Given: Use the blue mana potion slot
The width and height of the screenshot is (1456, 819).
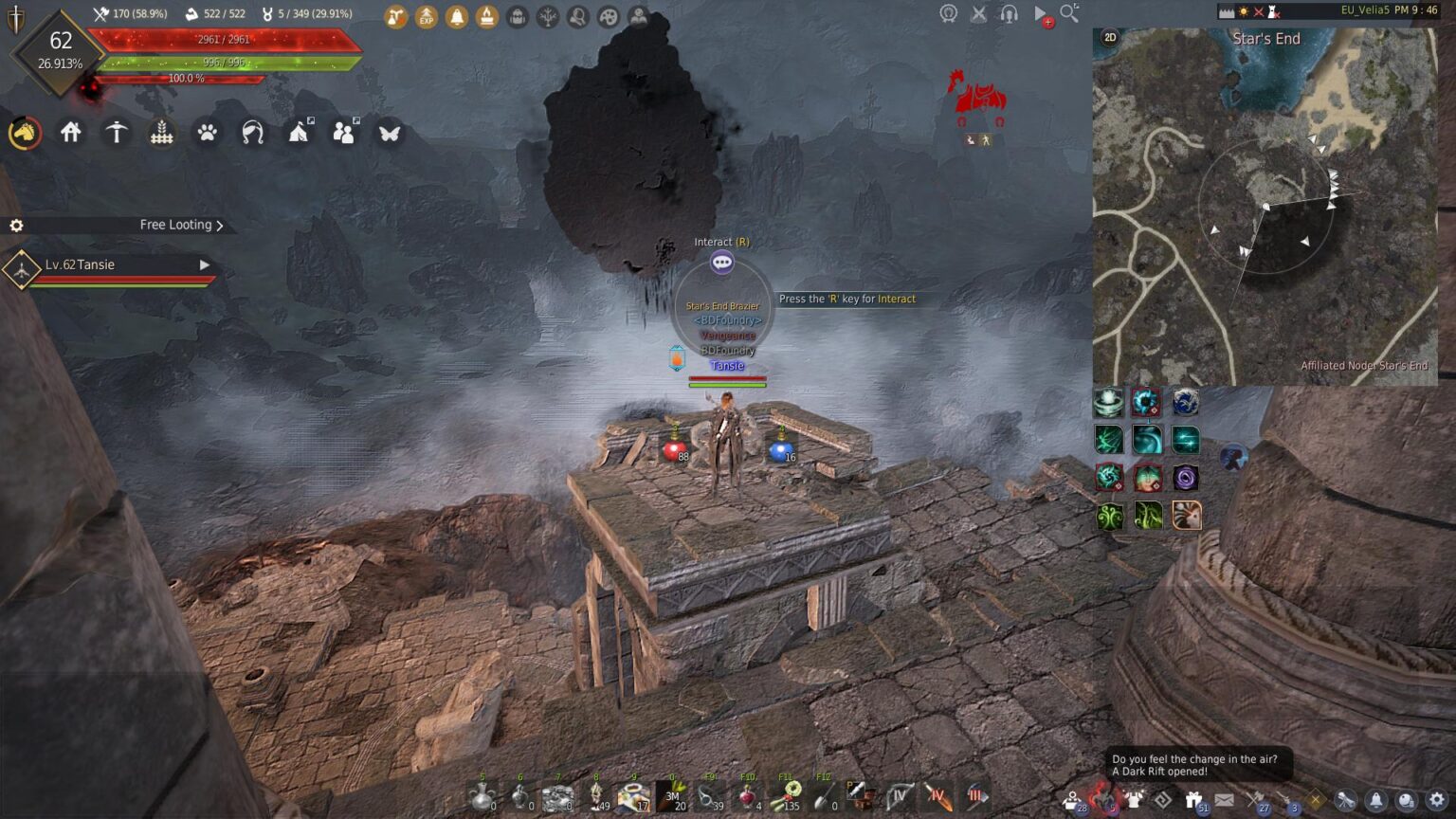Looking at the screenshot, I should [x=780, y=450].
